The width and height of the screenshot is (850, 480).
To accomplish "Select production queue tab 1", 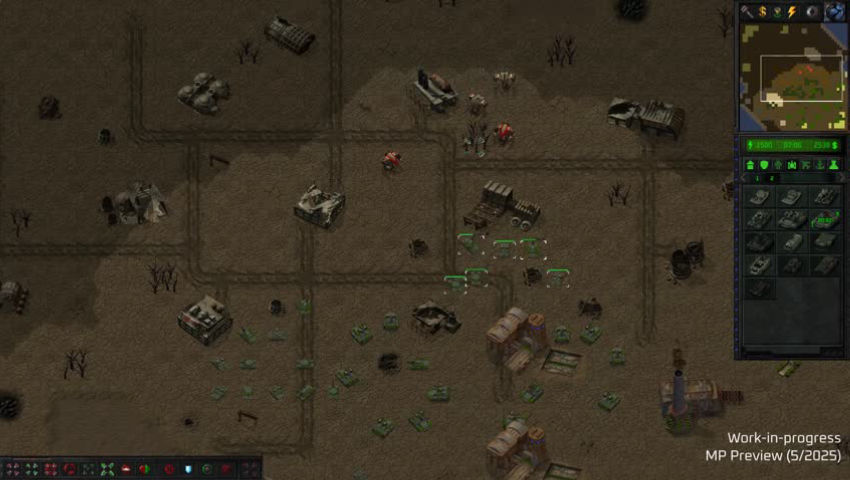I will [757, 178].
